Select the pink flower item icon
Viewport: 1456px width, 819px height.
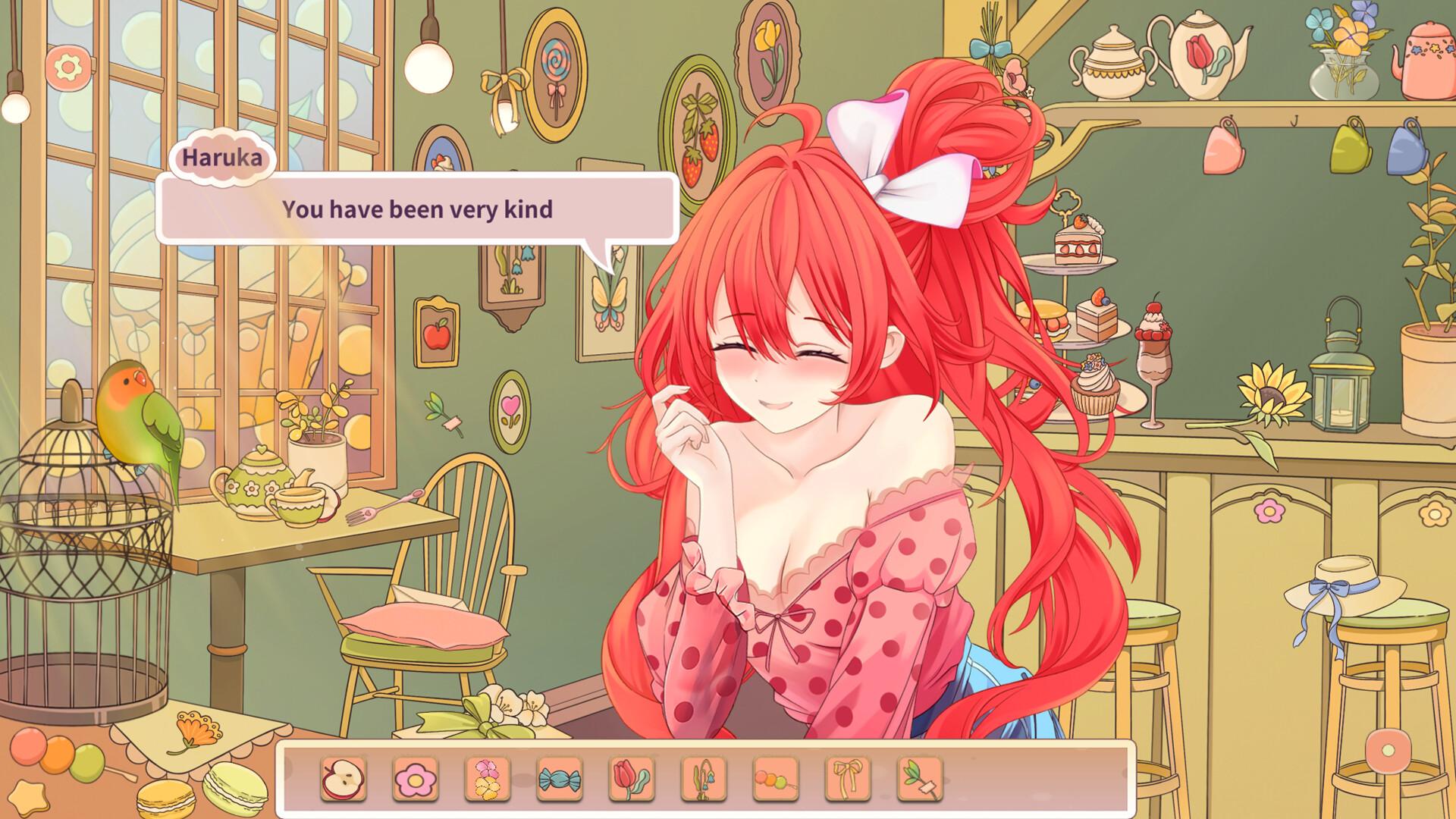(413, 778)
